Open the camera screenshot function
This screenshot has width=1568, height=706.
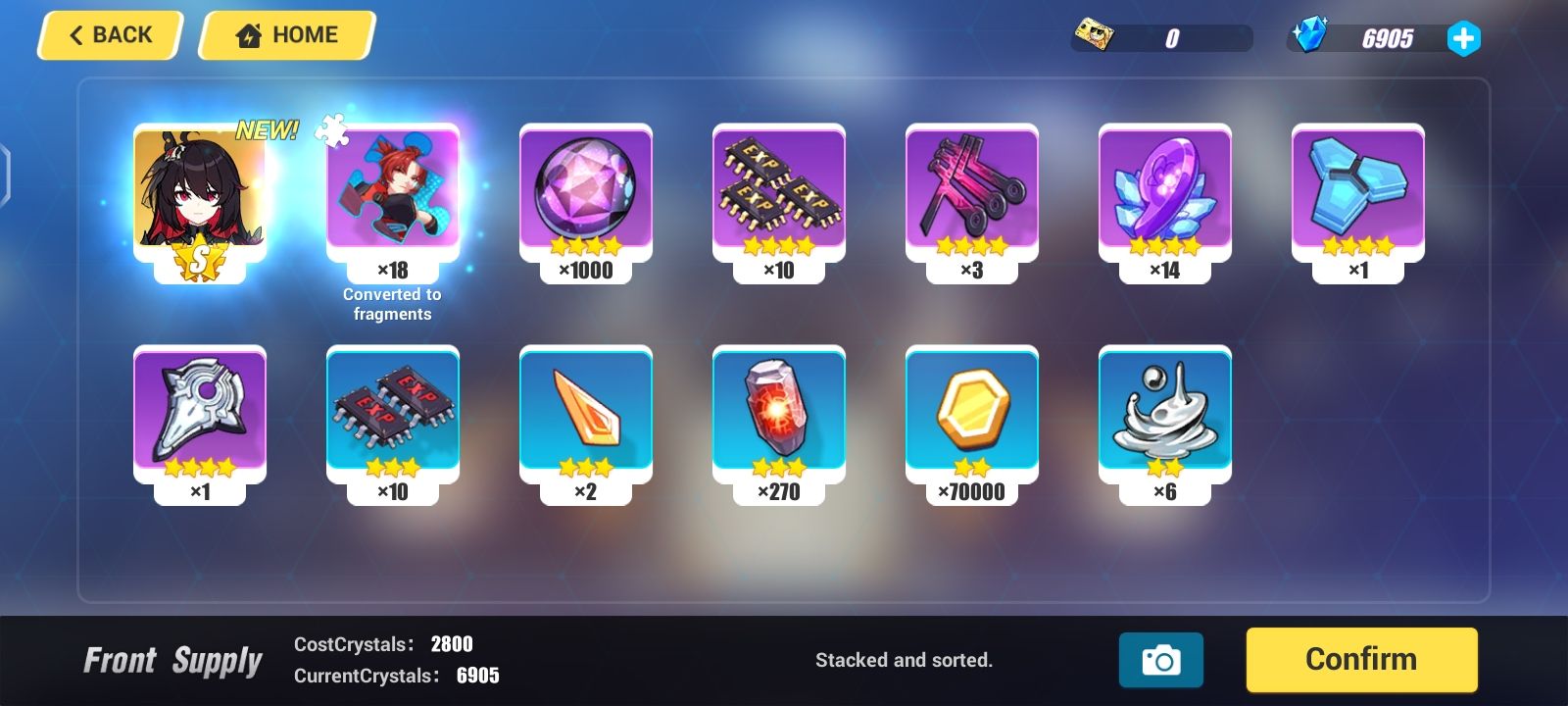[1161, 660]
